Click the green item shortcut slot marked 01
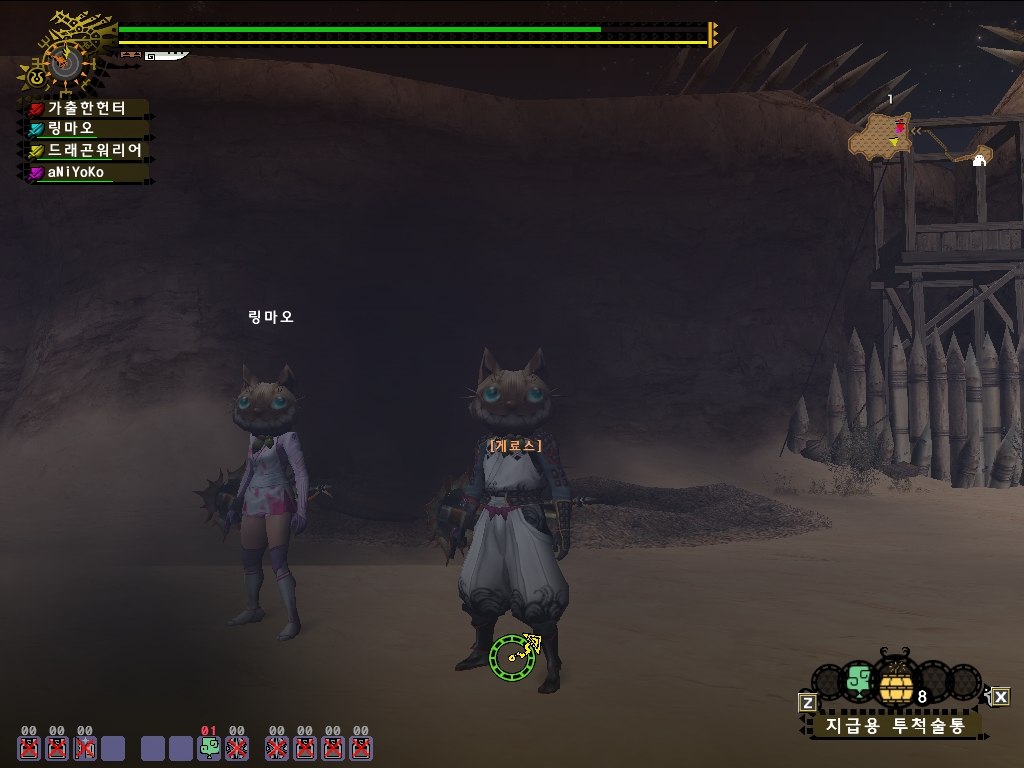This screenshot has width=1024, height=768. (x=209, y=747)
